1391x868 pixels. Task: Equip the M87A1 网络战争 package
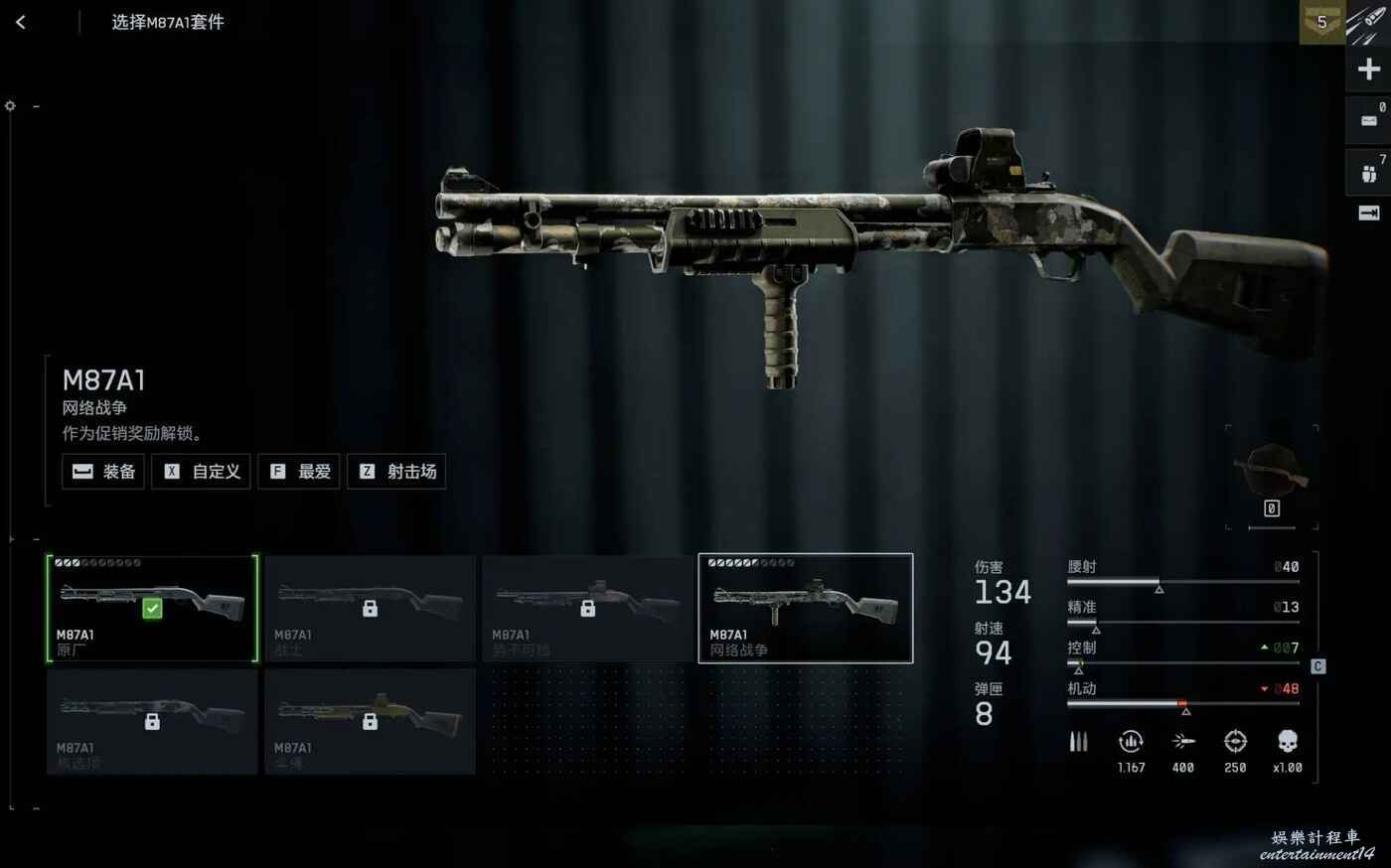(x=104, y=472)
